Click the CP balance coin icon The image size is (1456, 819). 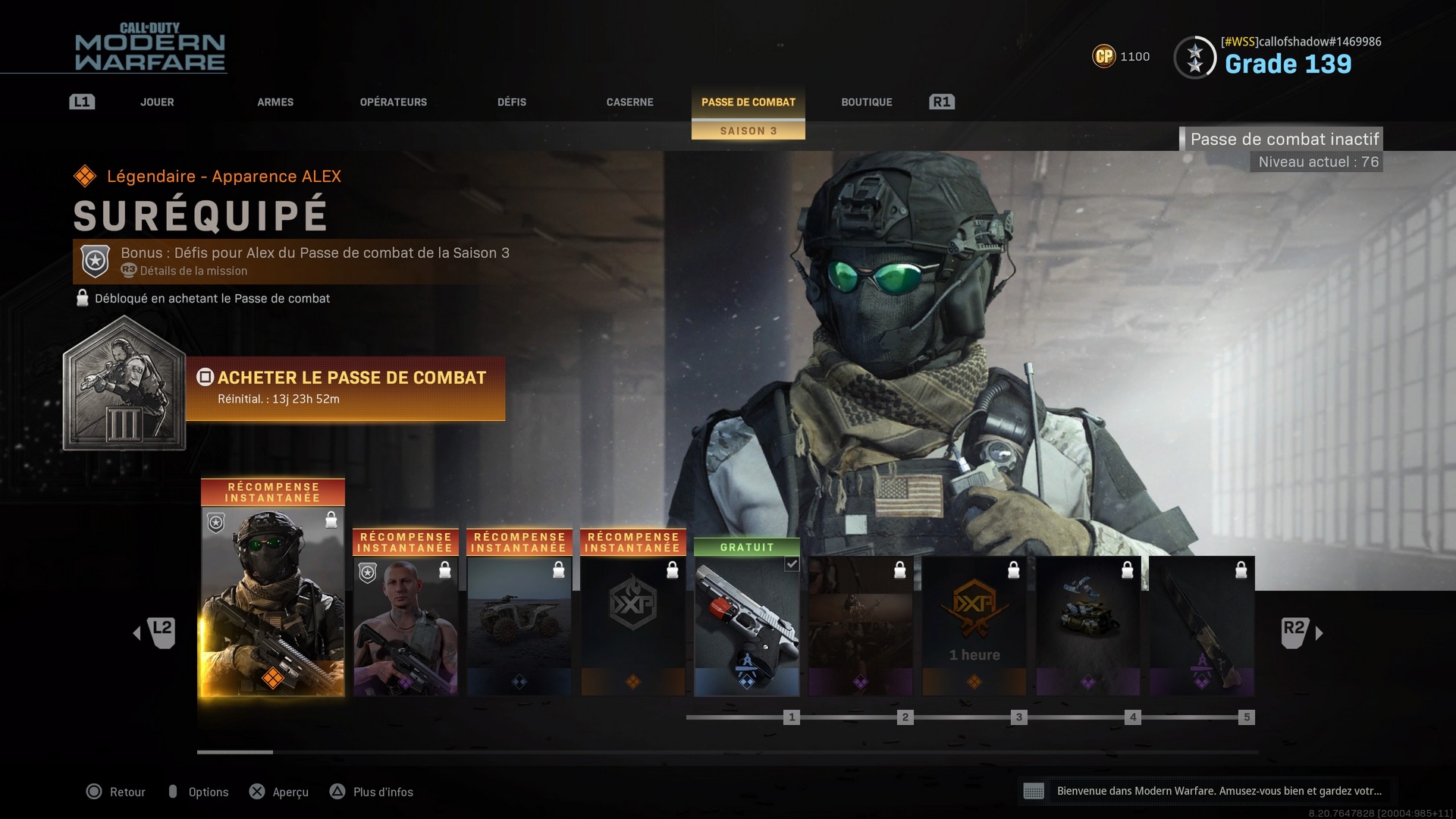click(x=1104, y=56)
